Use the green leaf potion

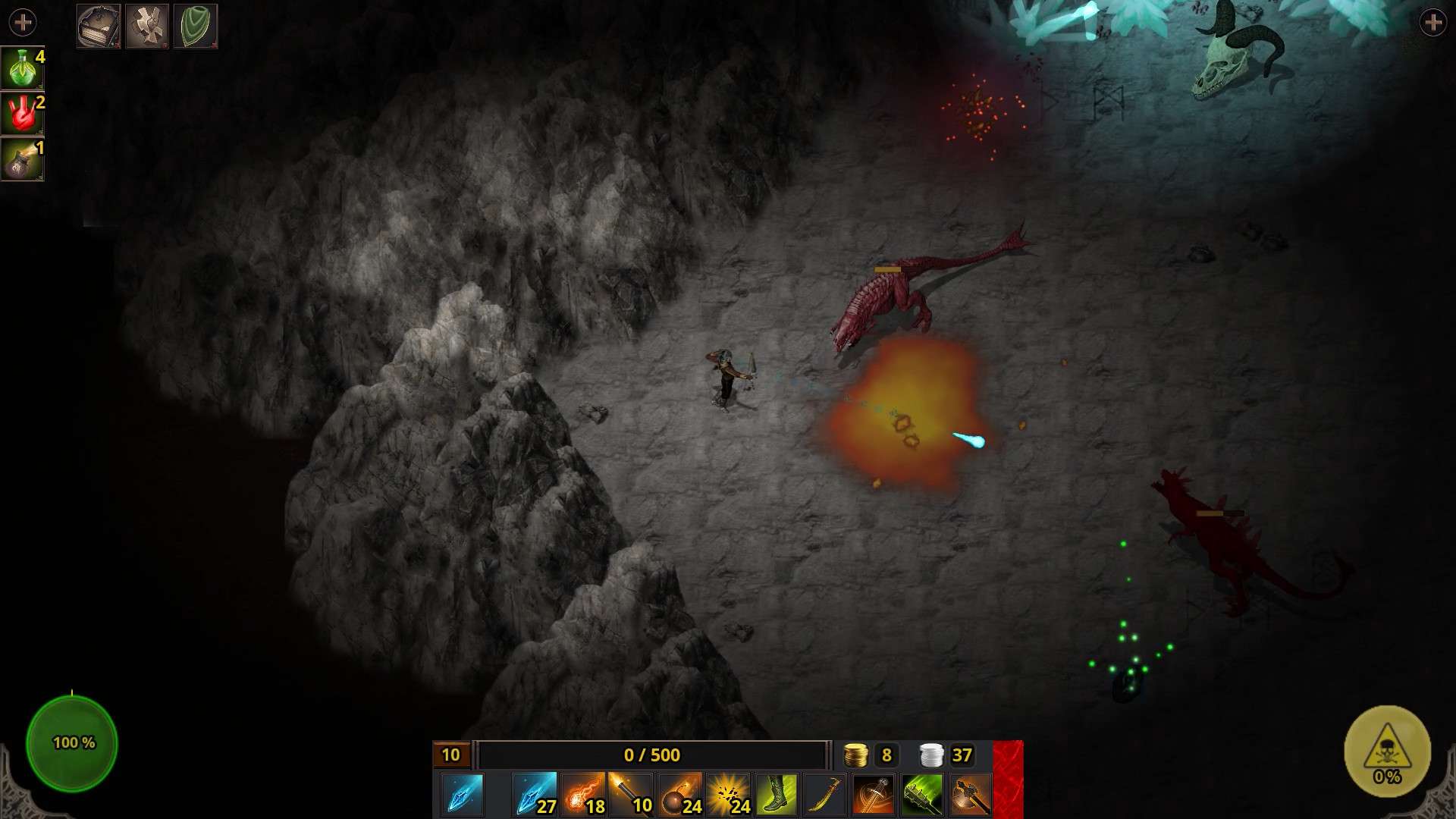[22, 68]
